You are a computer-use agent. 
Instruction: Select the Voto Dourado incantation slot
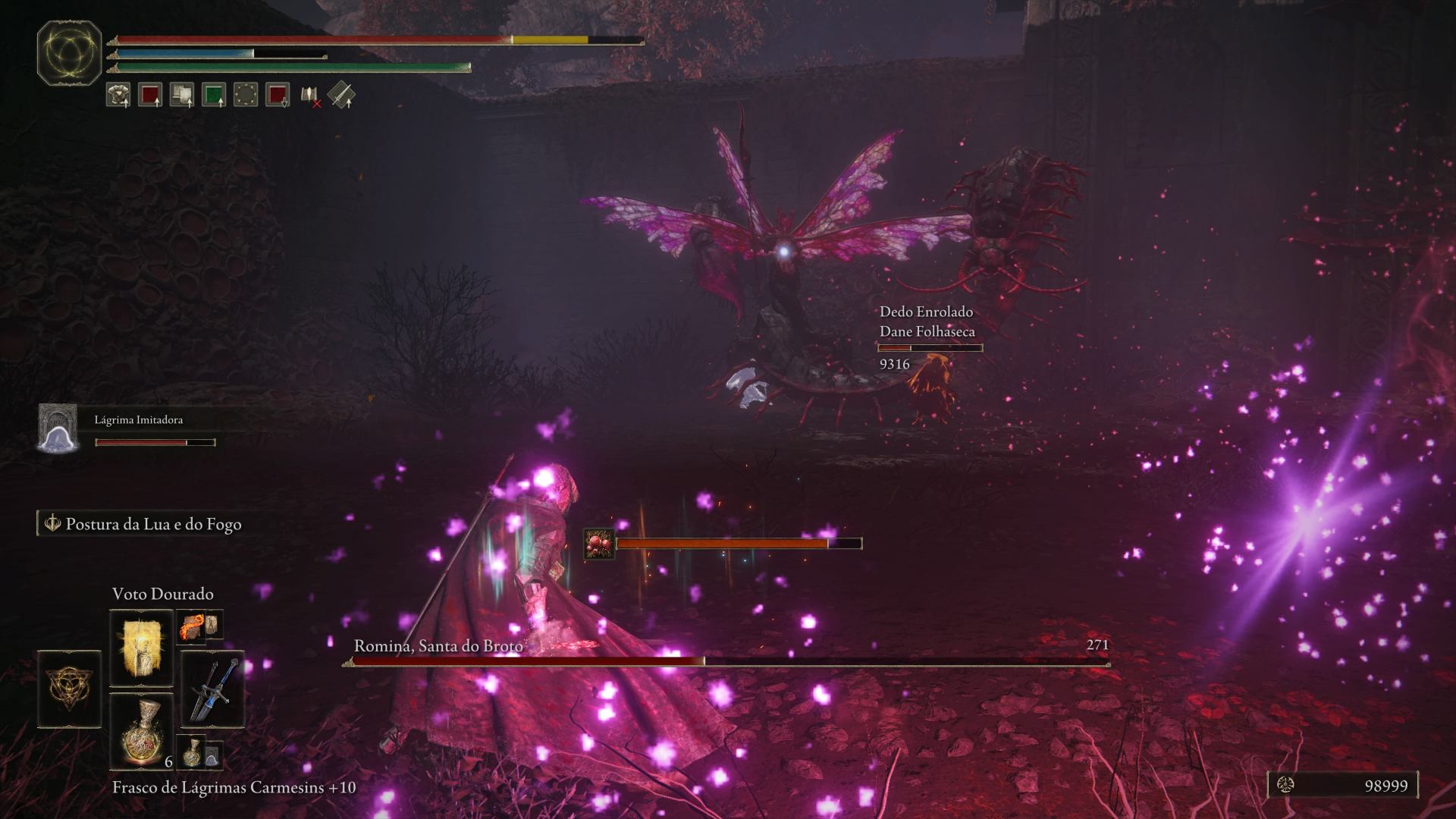click(x=141, y=648)
